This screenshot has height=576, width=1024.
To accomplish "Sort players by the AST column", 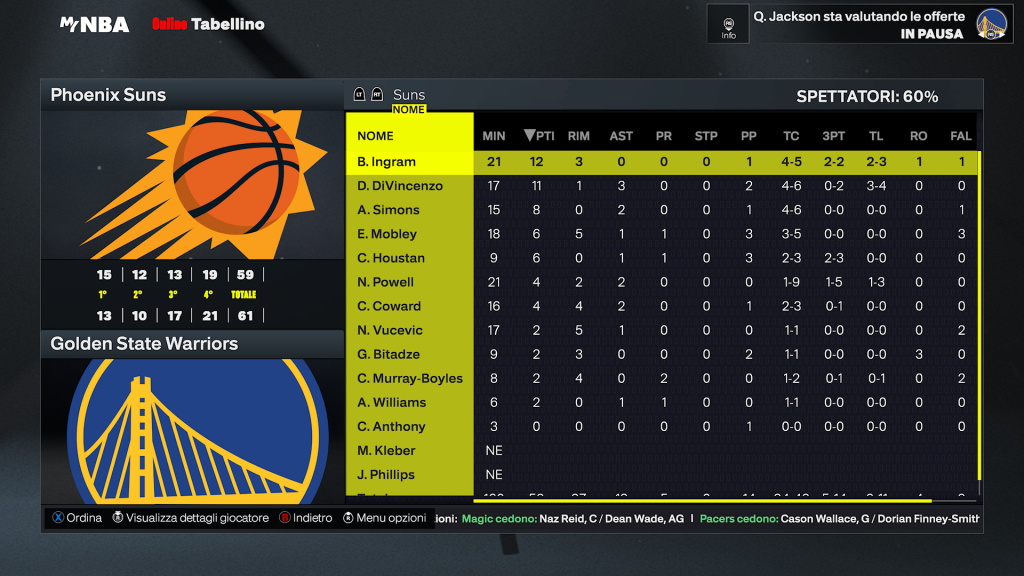I will click(621, 136).
